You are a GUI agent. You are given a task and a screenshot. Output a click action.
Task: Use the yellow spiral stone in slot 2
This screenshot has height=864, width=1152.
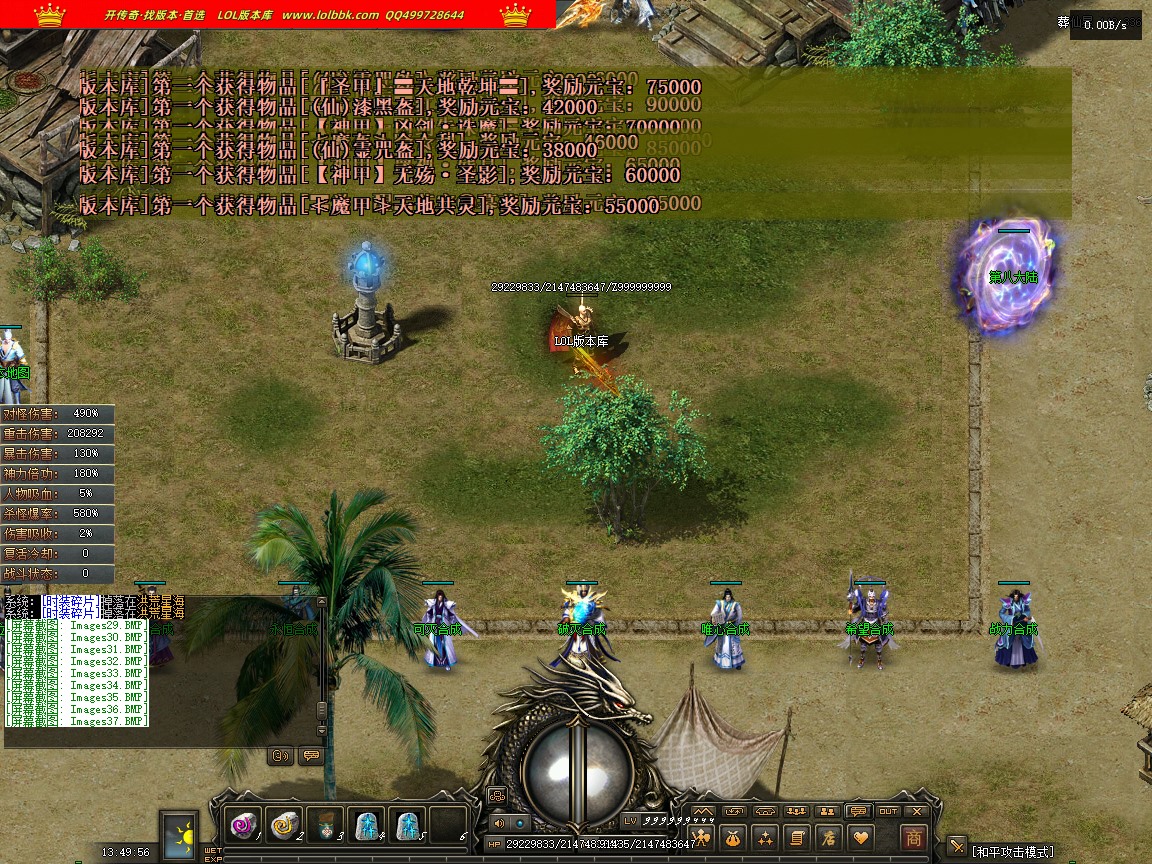coord(285,825)
